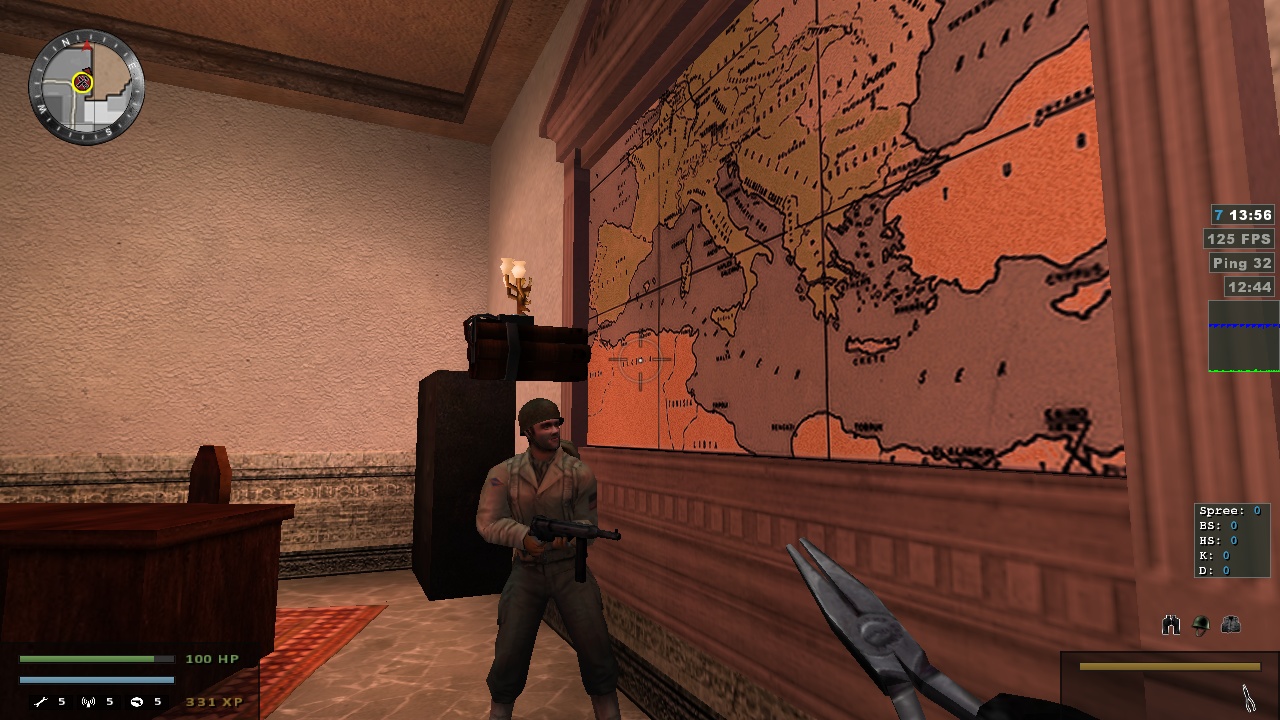Click the light weapons skill icon
1280x720 pixels.
(137, 702)
